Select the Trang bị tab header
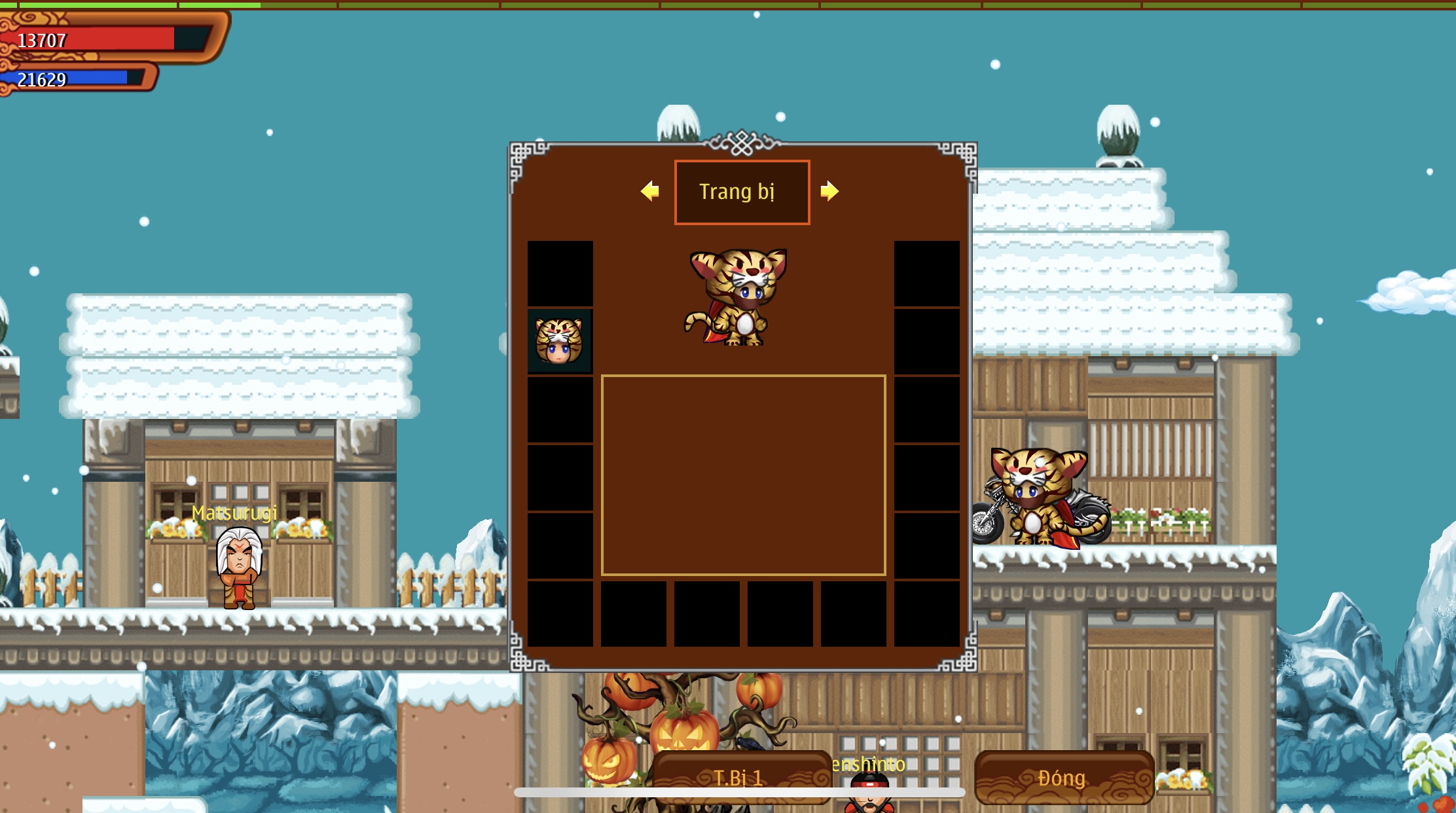1456x813 pixels. [742, 192]
